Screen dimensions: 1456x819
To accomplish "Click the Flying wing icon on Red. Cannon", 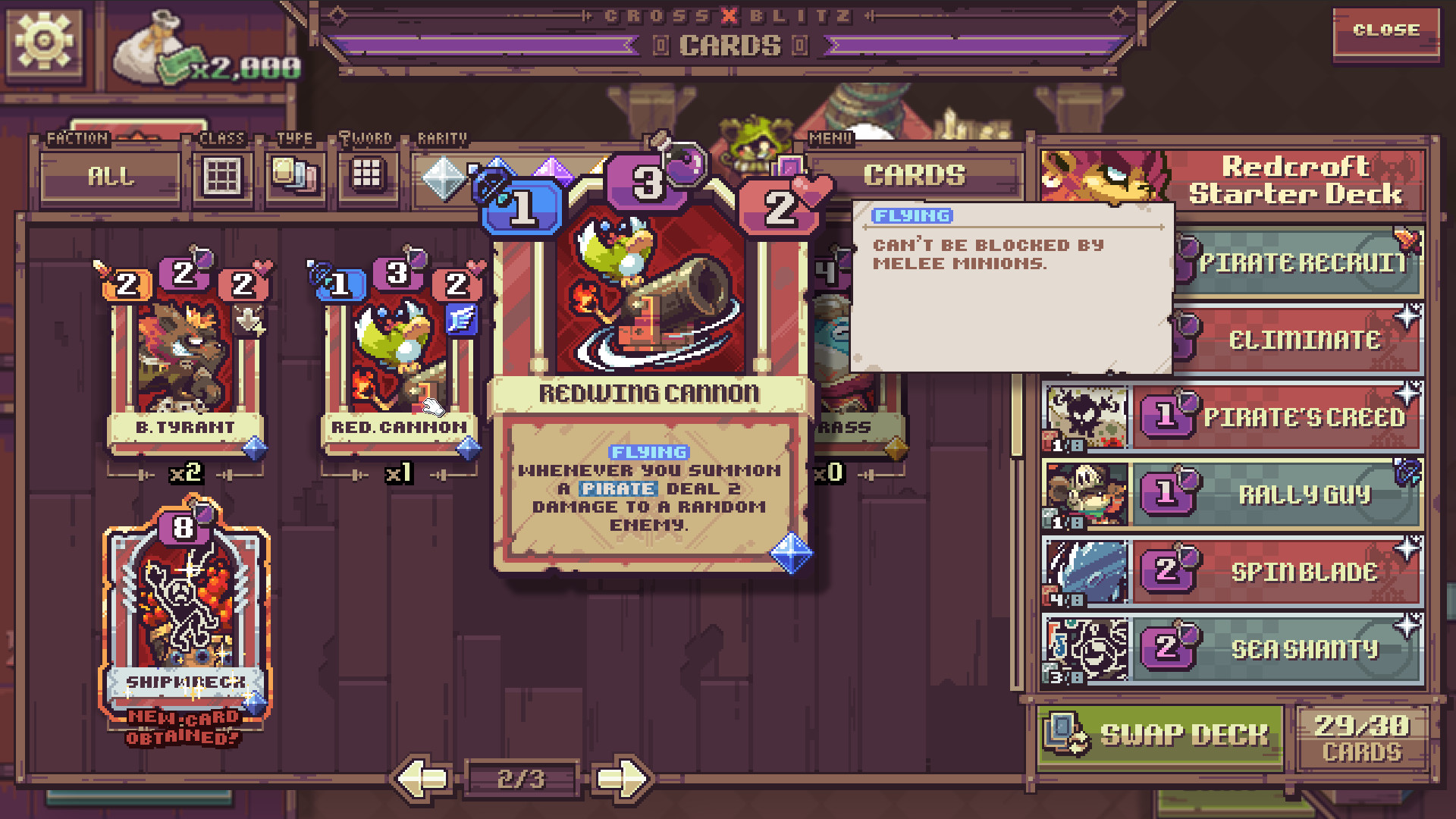I will coord(465,319).
